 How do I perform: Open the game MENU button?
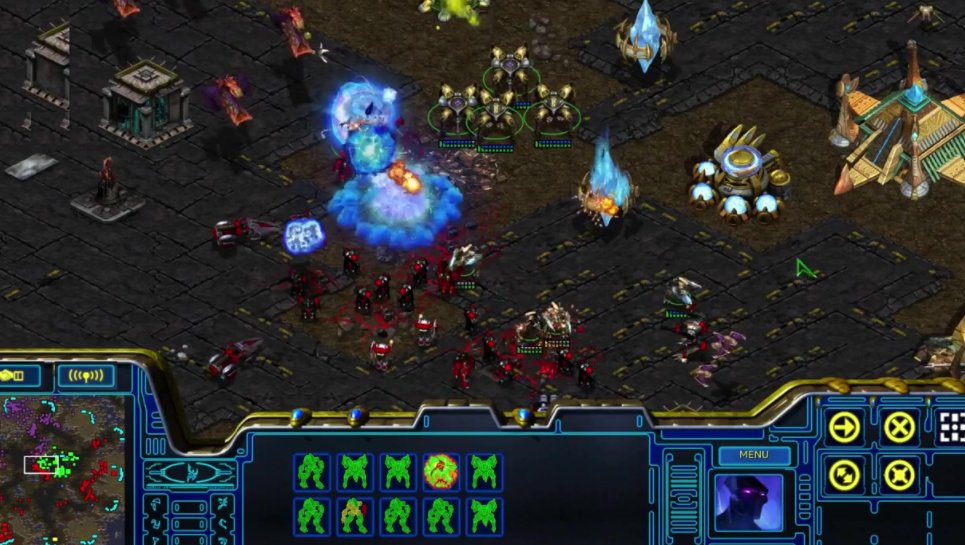pos(754,455)
